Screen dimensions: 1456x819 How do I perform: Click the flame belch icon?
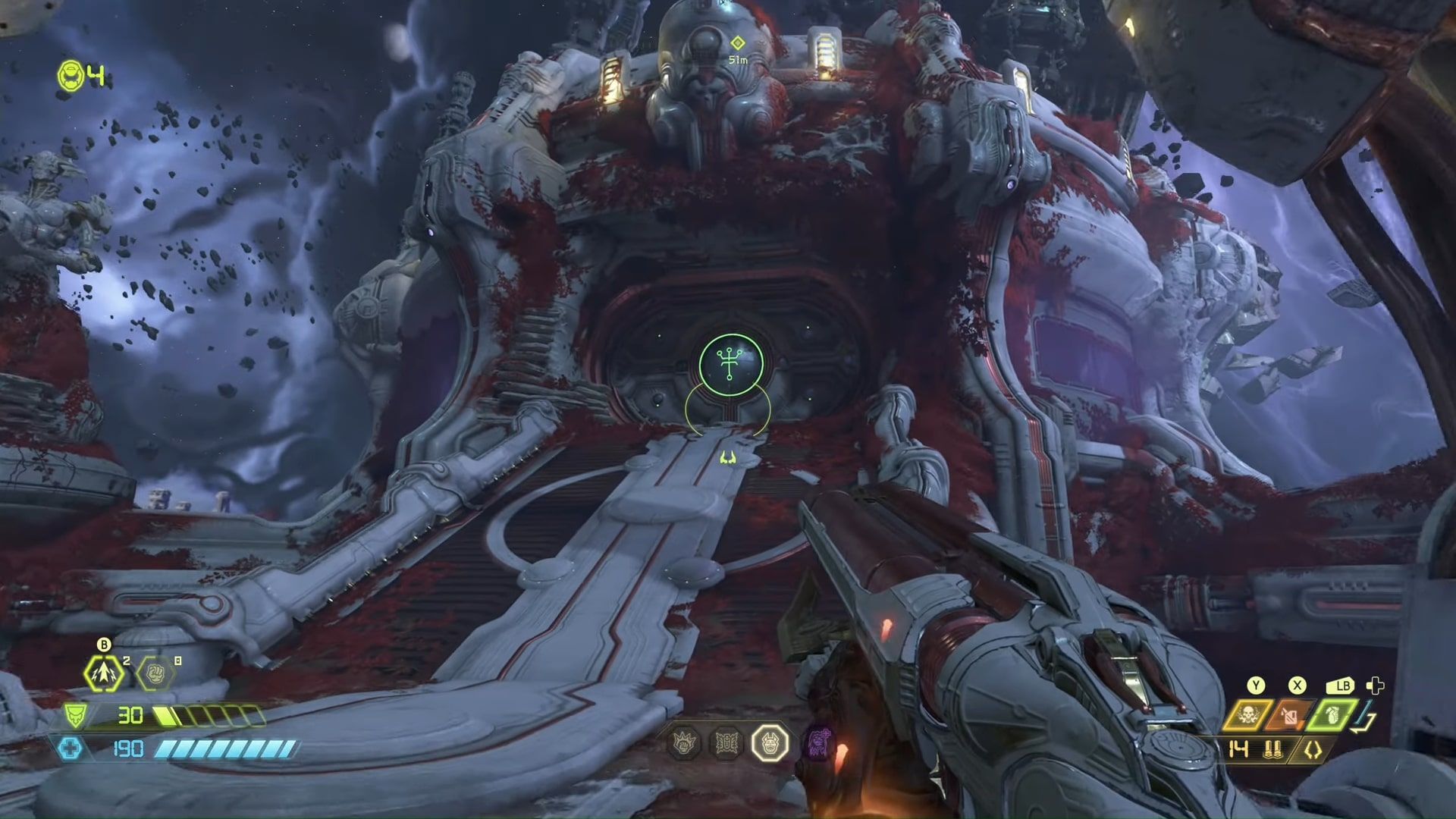click(x=1290, y=717)
